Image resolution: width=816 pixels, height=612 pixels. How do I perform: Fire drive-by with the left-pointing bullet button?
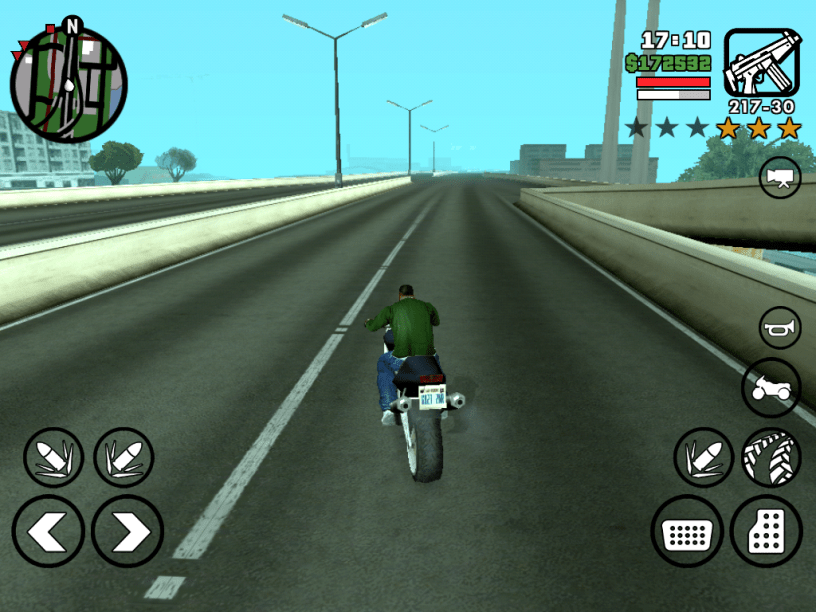[53, 458]
